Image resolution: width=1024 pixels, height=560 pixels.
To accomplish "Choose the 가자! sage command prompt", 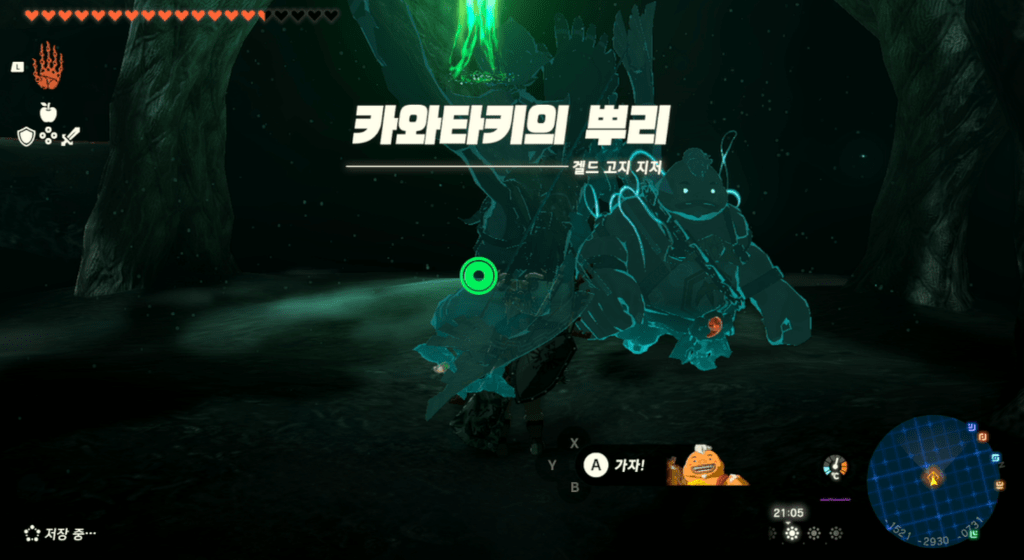I will [x=615, y=465].
